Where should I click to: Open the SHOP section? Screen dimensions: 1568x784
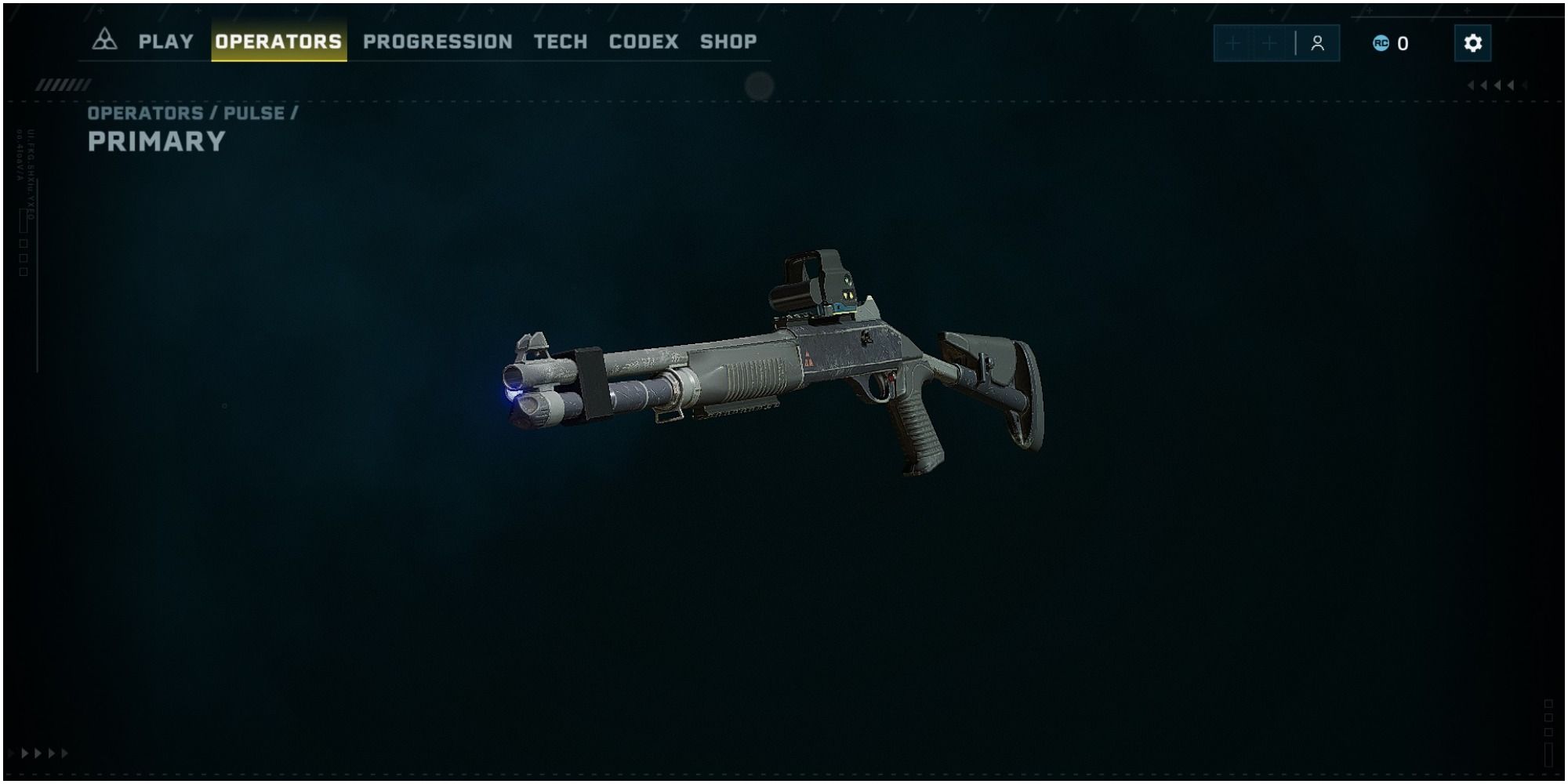(x=728, y=42)
